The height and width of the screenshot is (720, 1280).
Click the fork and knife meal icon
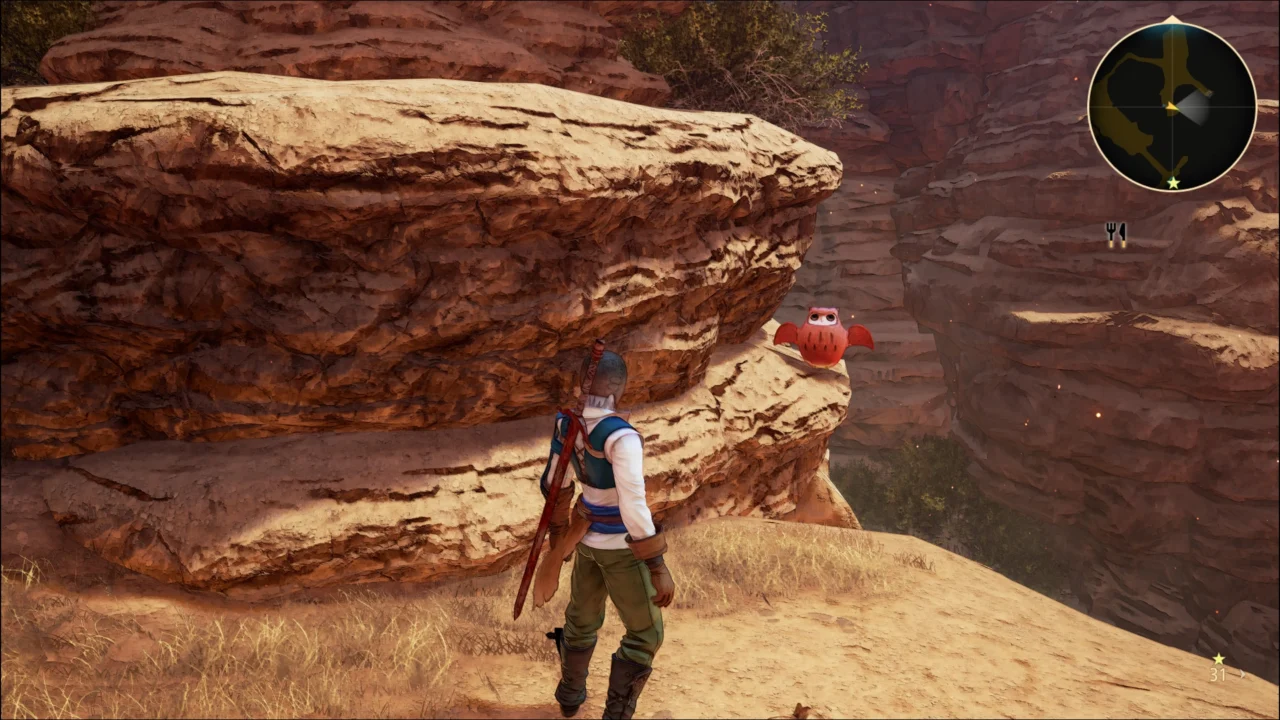pyautogui.click(x=1116, y=234)
